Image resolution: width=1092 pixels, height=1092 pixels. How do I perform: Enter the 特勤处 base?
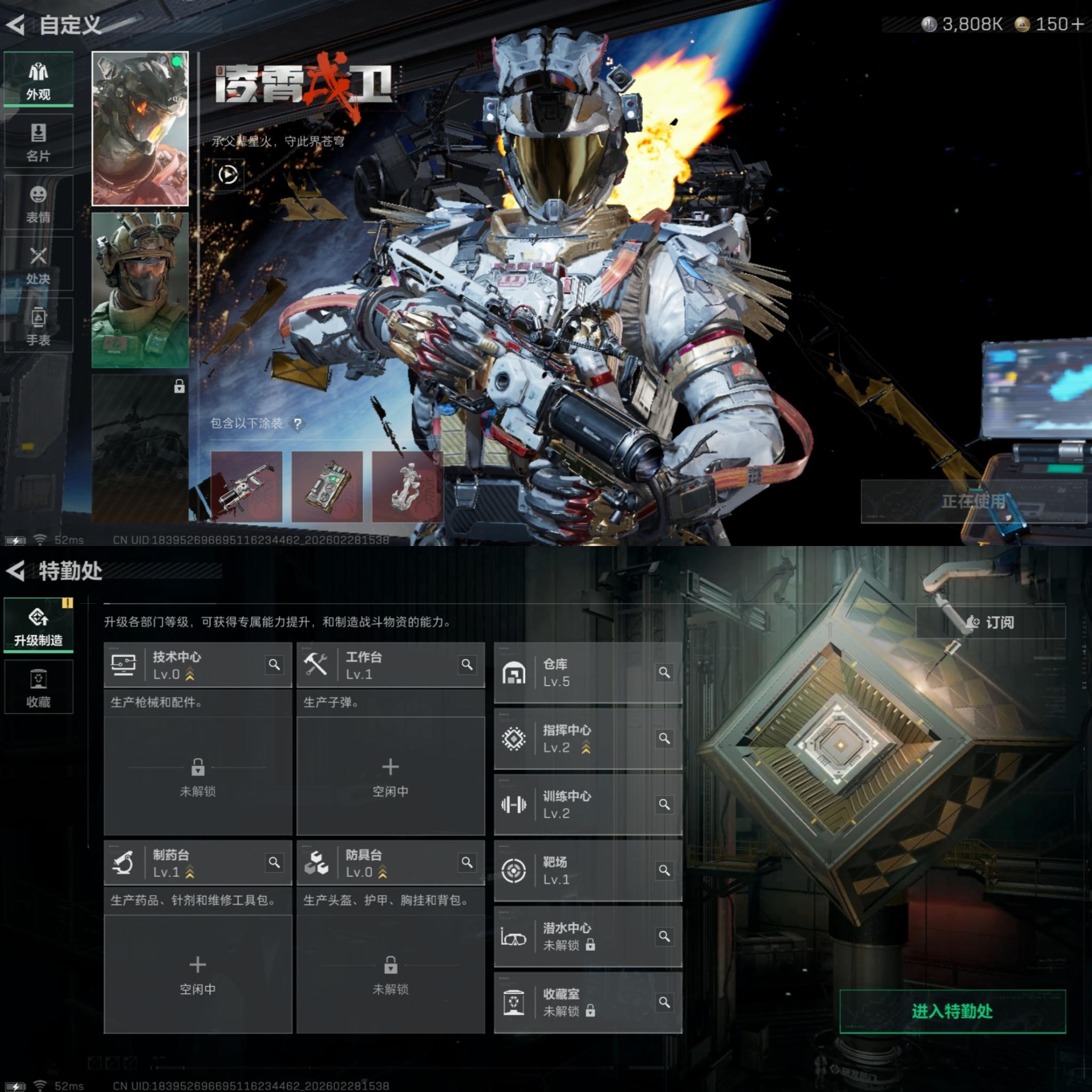click(x=952, y=1011)
